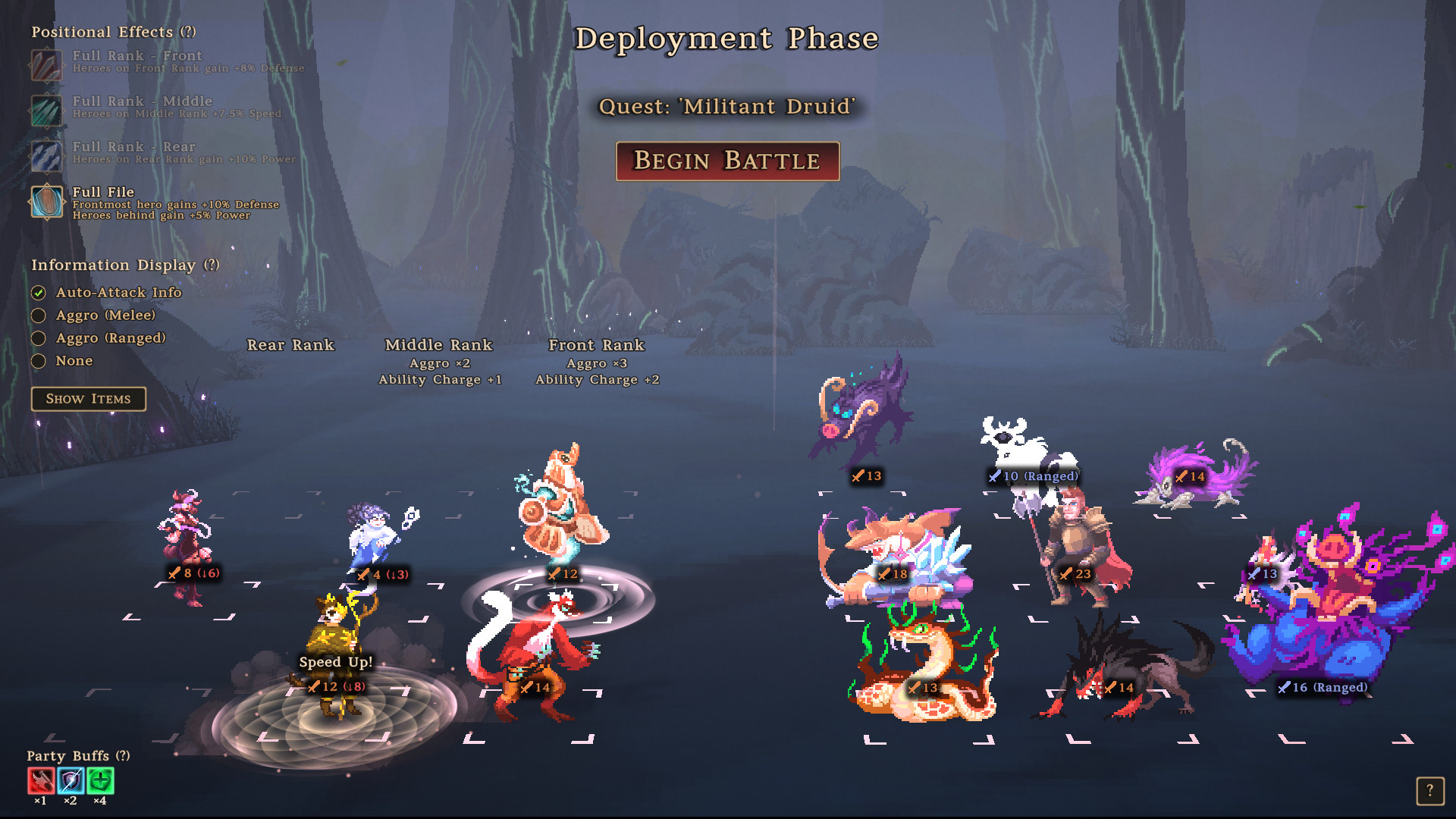Image resolution: width=1456 pixels, height=819 pixels.
Task: Select the Full Rank - Rear positional effect icon
Action: pyautogui.click(x=46, y=154)
